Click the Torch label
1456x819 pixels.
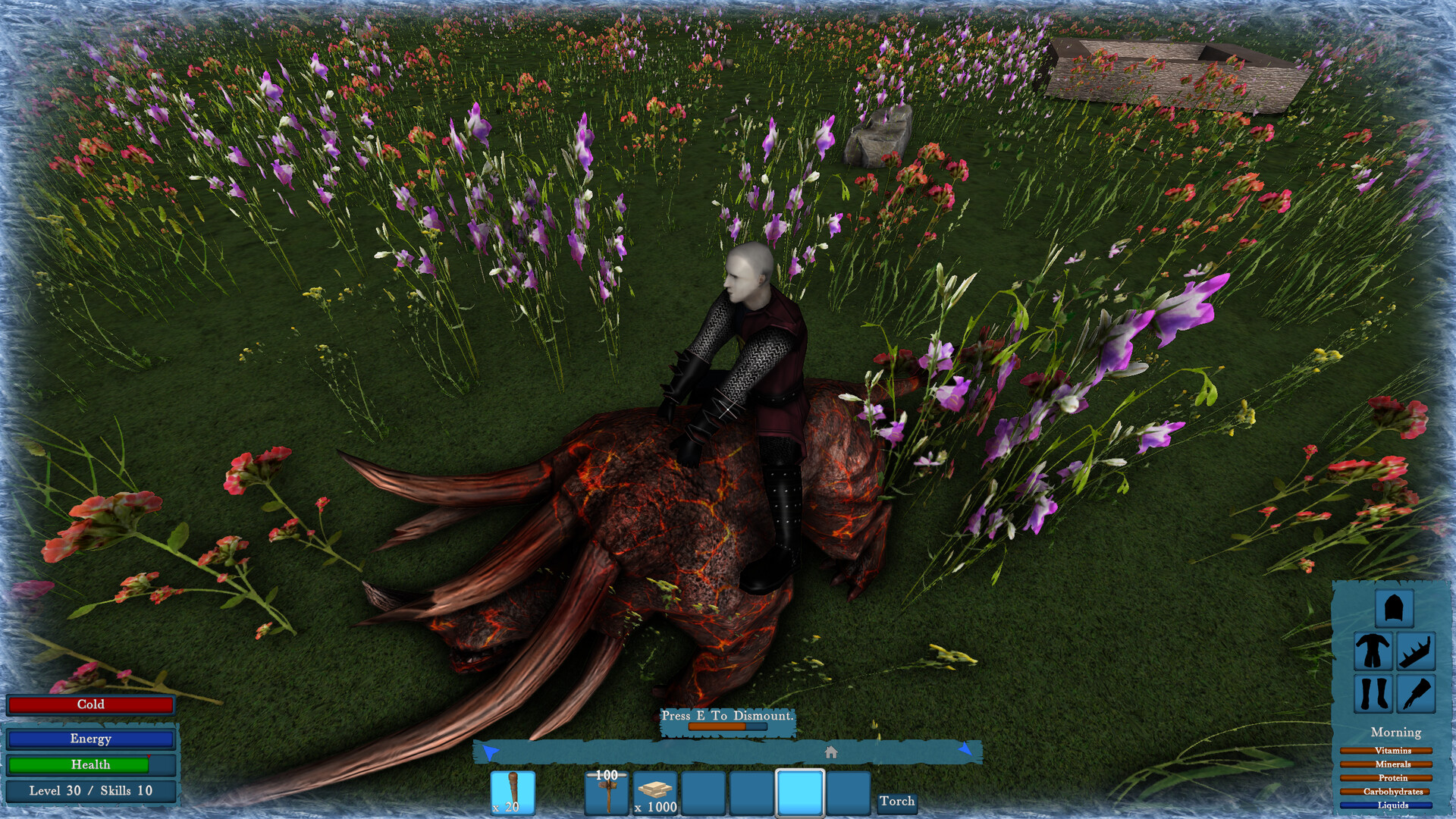pyautogui.click(x=897, y=802)
